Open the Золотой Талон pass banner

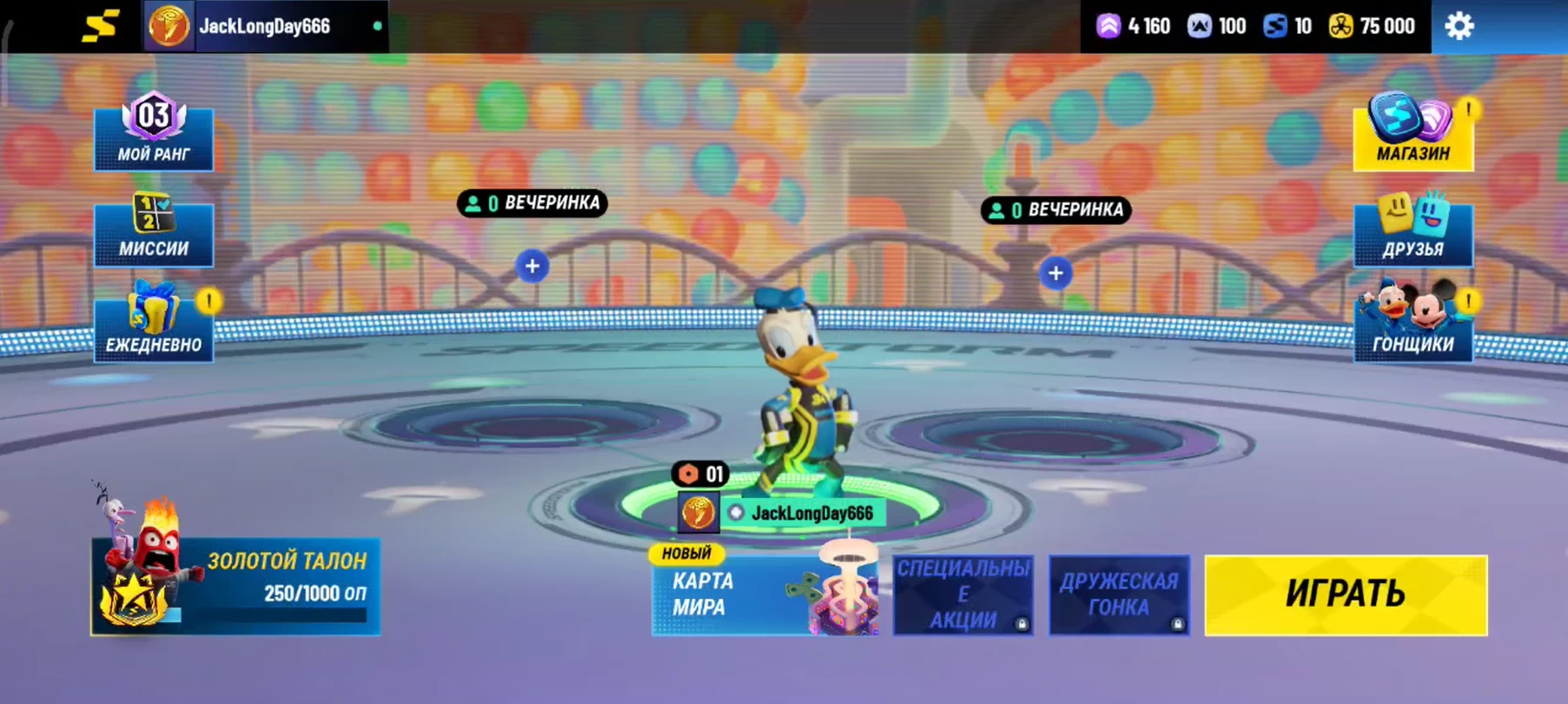pos(235,586)
